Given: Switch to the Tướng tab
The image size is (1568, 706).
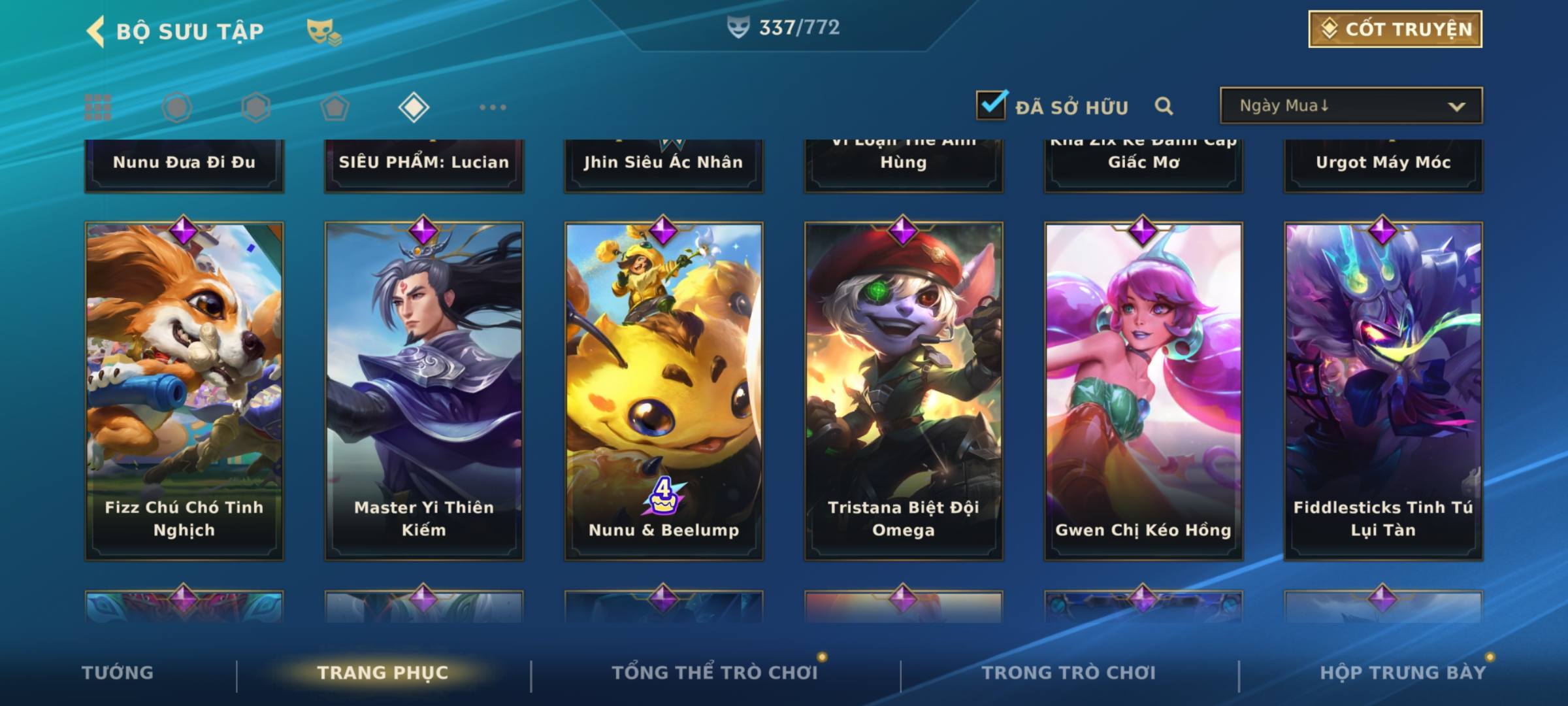Looking at the screenshot, I should click(x=118, y=673).
